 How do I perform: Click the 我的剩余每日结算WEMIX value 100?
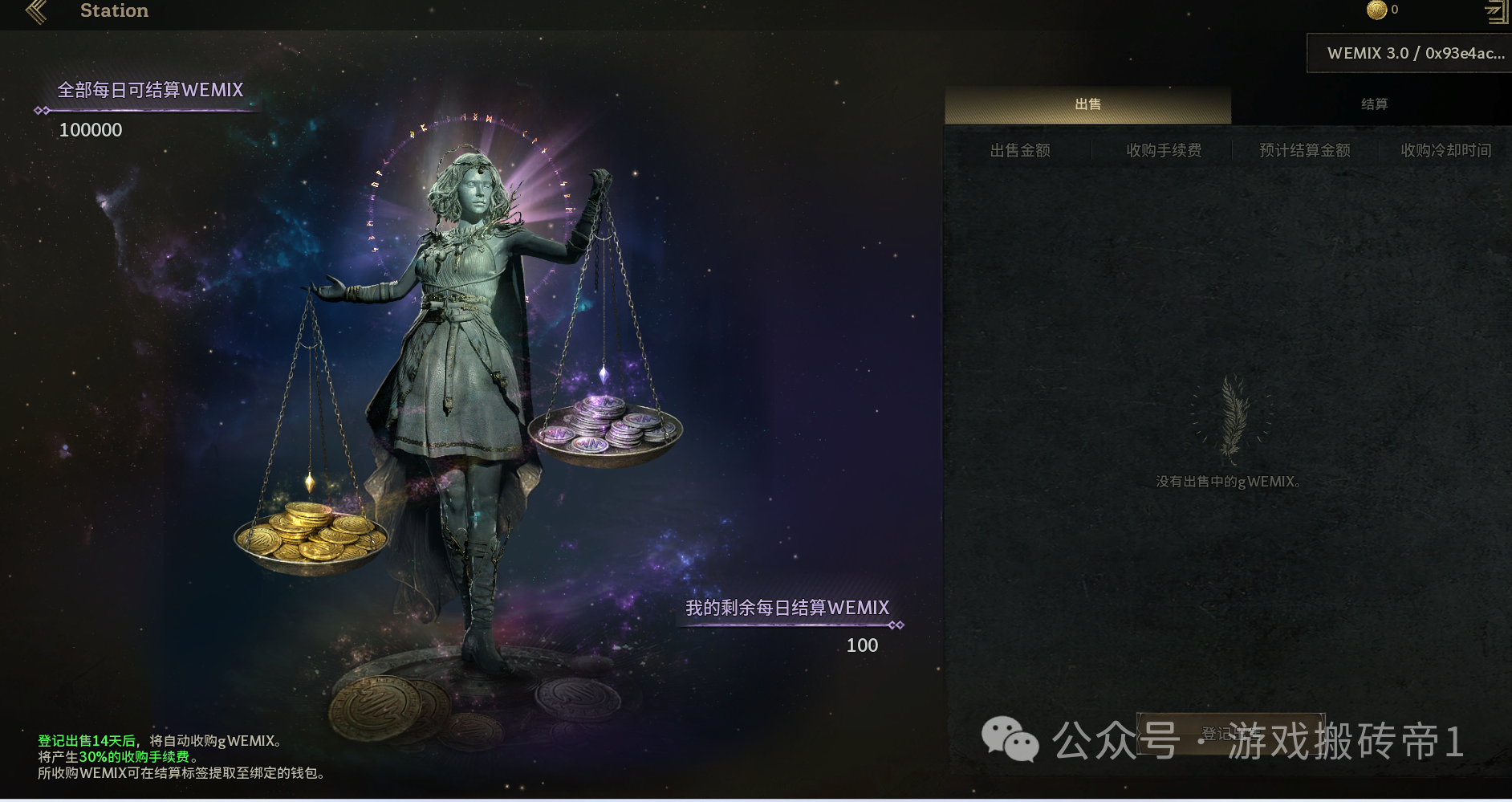coord(863,645)
